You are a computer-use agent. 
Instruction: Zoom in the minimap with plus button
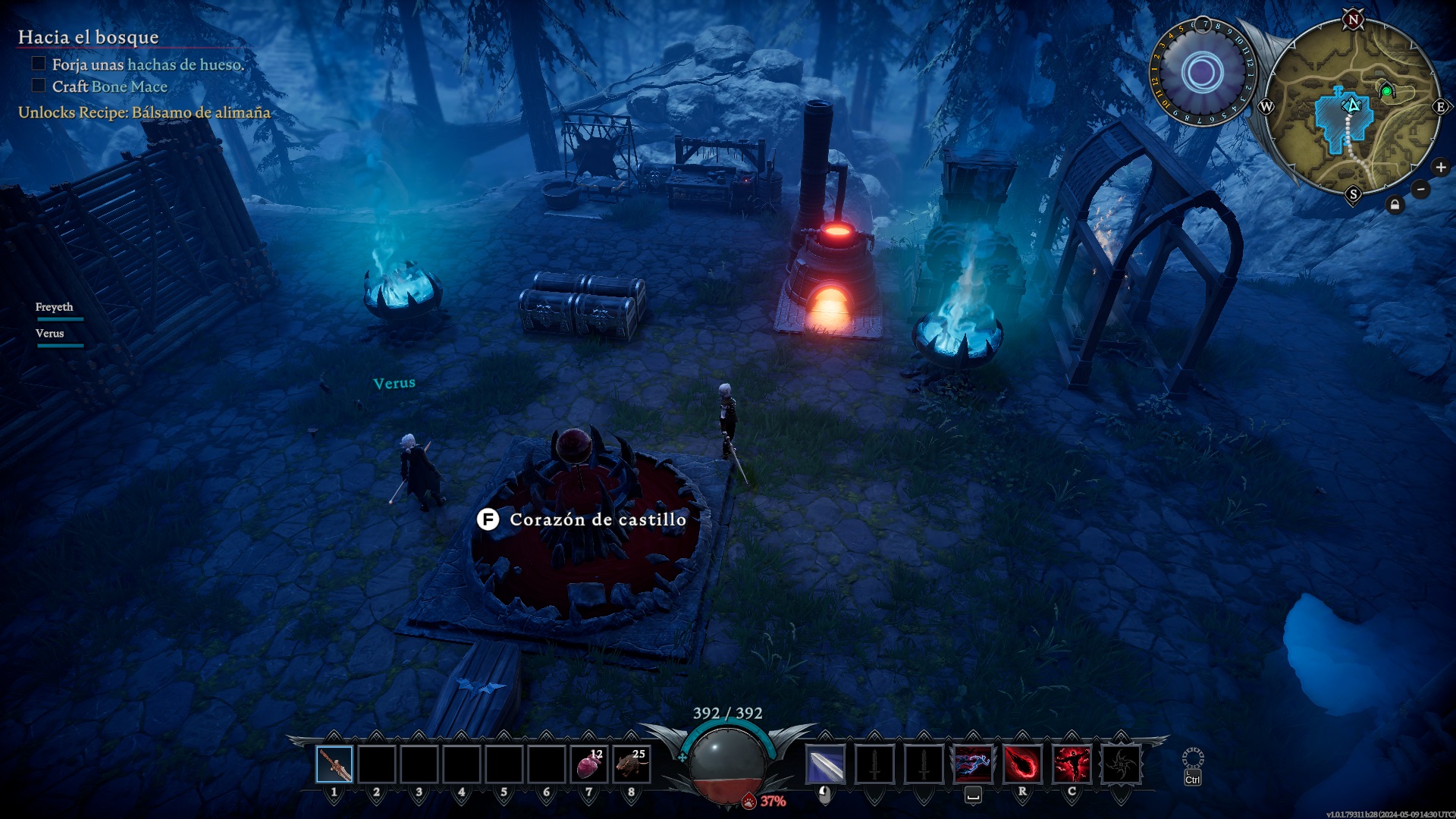click(x=1441, y=168)
